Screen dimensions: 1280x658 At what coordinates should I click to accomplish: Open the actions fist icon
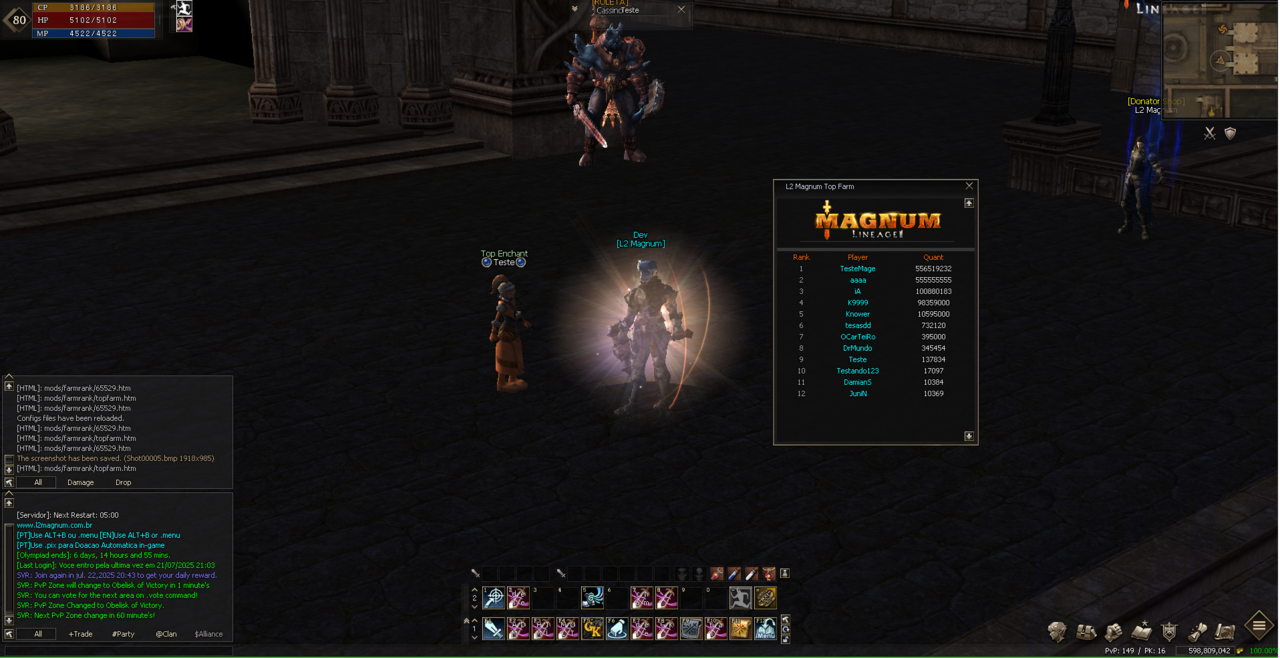coord(1113,631)
